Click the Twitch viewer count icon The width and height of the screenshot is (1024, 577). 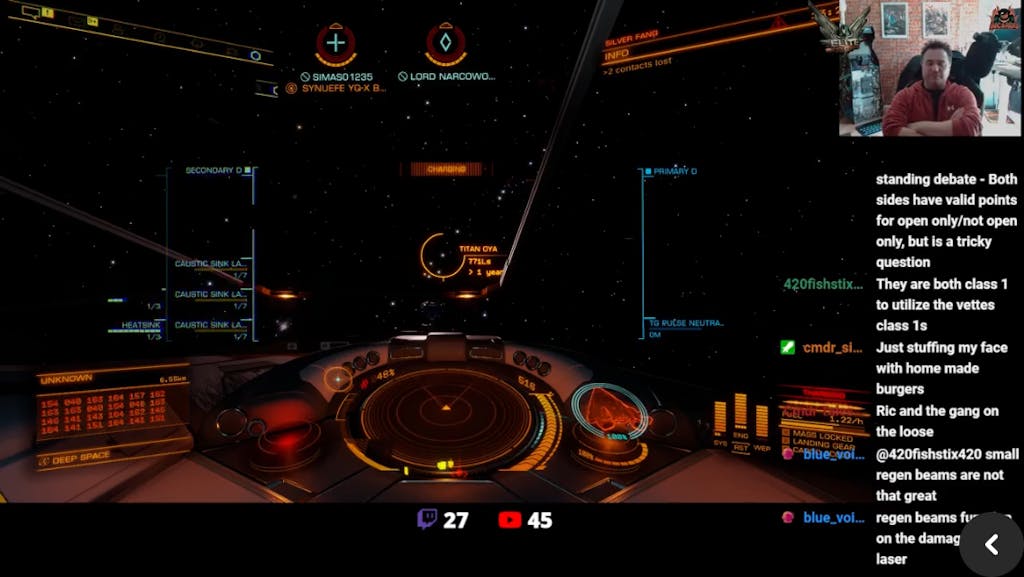tap(427, 520)
